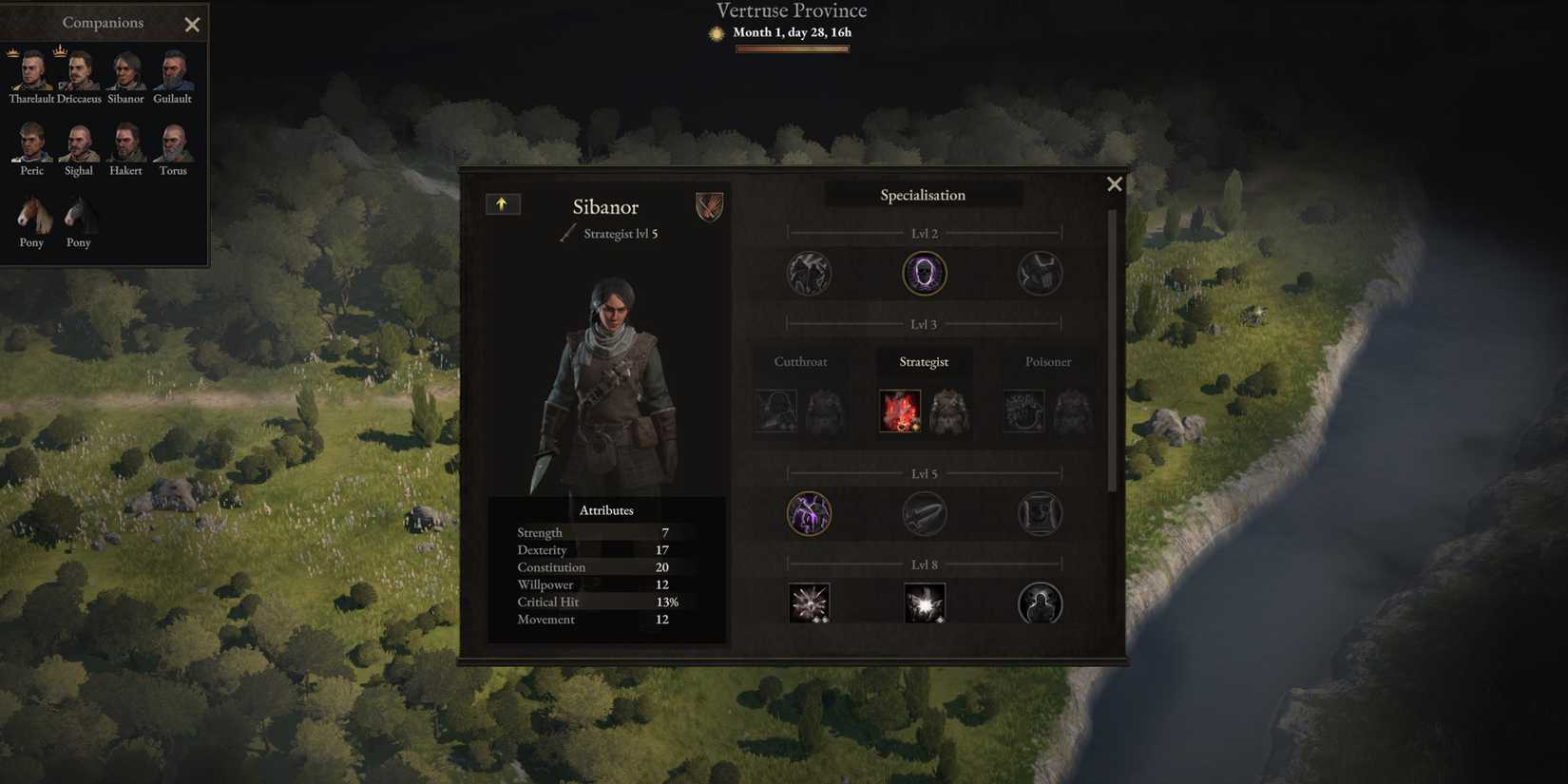
Task: Click the yellow level-up arrow button
Action: pyautogui.click(x=503, y=203)
